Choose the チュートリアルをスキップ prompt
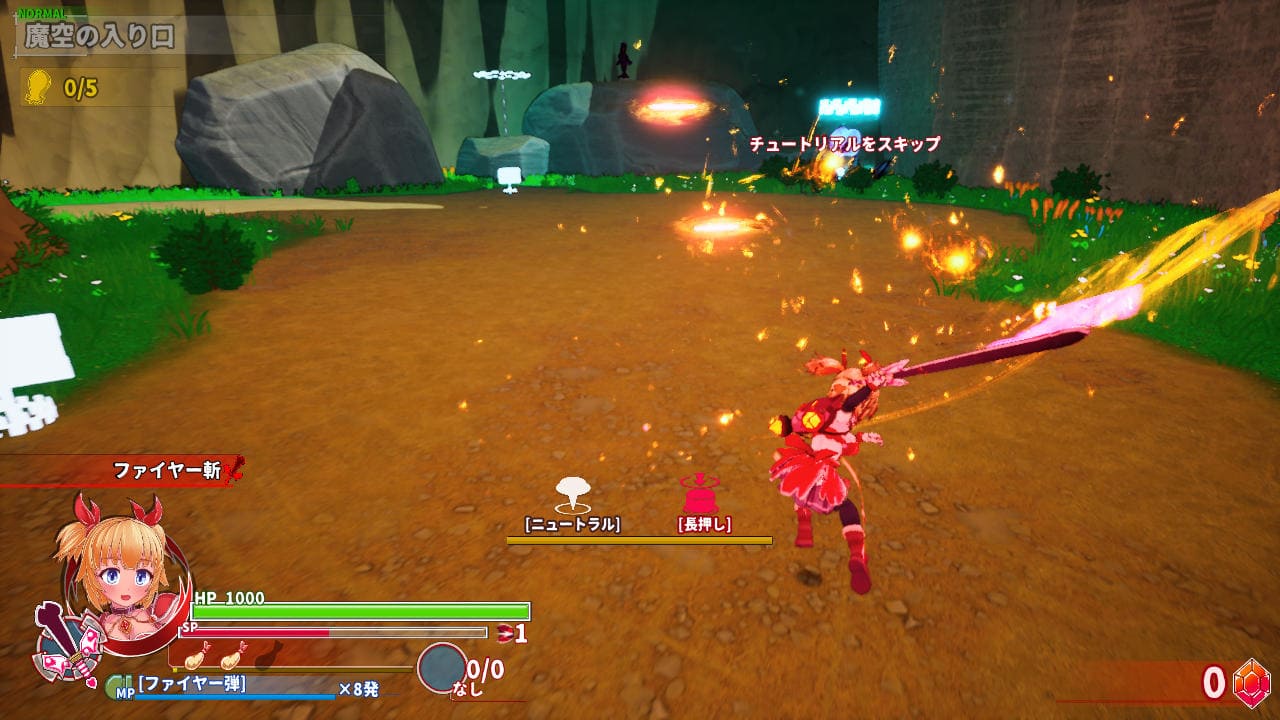The height and width of the screenshot is (720, 1280). coord(845,144)
